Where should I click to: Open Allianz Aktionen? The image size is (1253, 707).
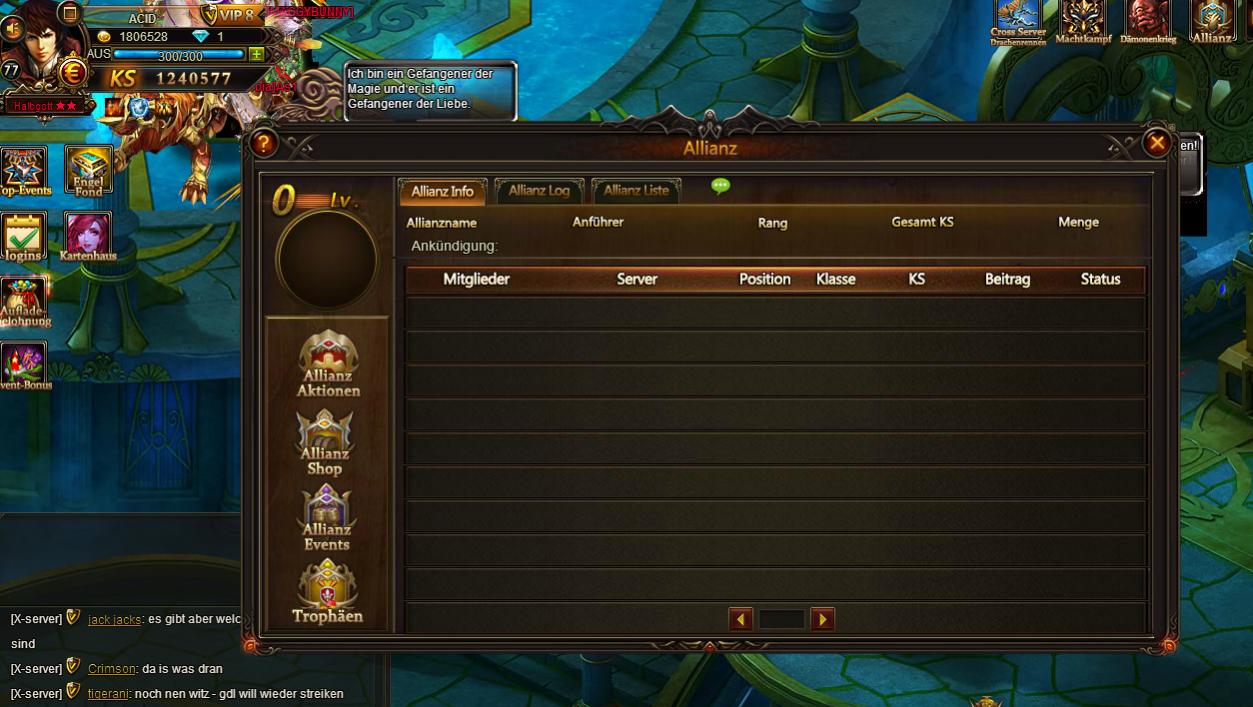coord(328,364)
